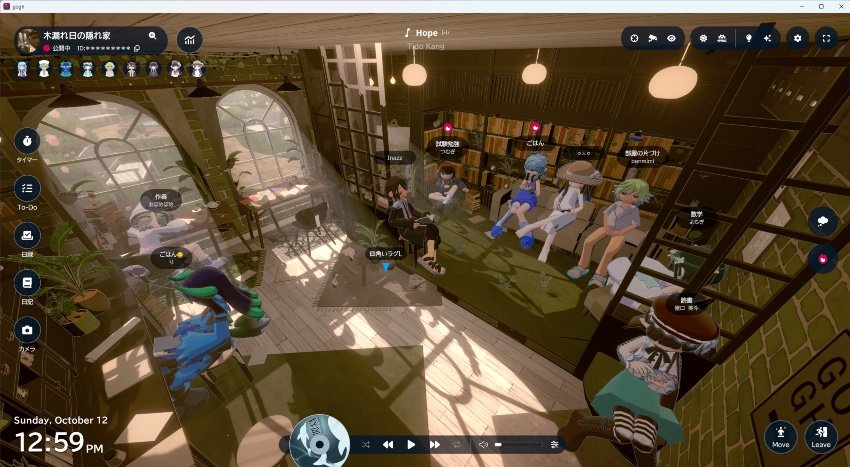The height and width of the screenshot is (467, 850).
Task: Toggle shuffle playback
Action: tap(365, 444)
